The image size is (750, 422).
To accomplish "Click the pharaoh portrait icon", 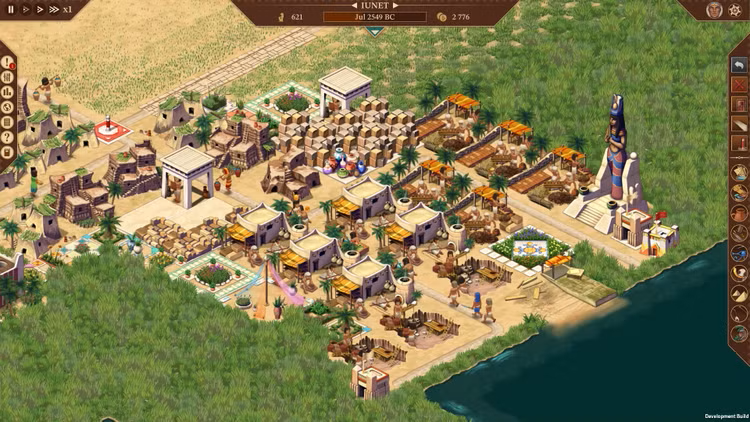I will tap(714, 9).
